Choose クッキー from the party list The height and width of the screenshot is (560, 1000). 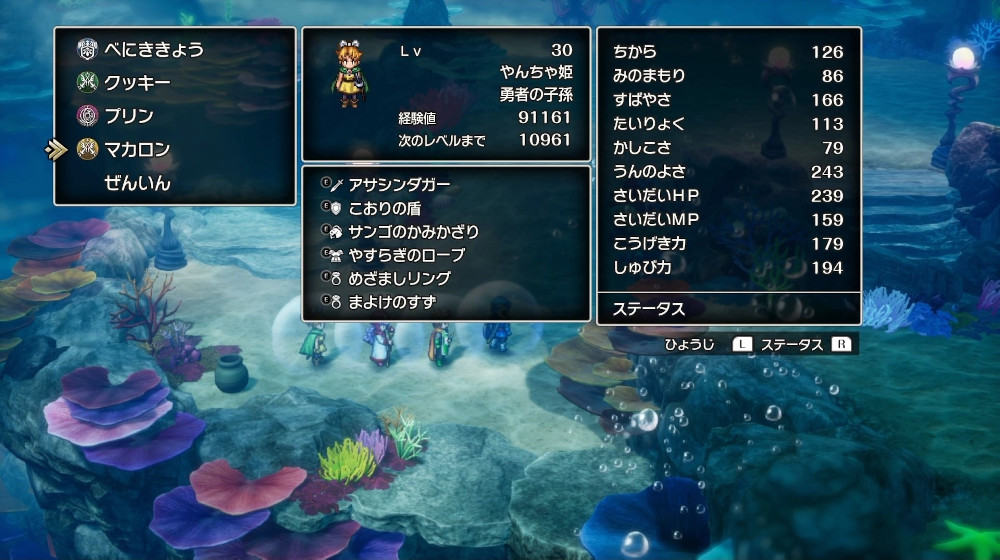tap(137, 82)
